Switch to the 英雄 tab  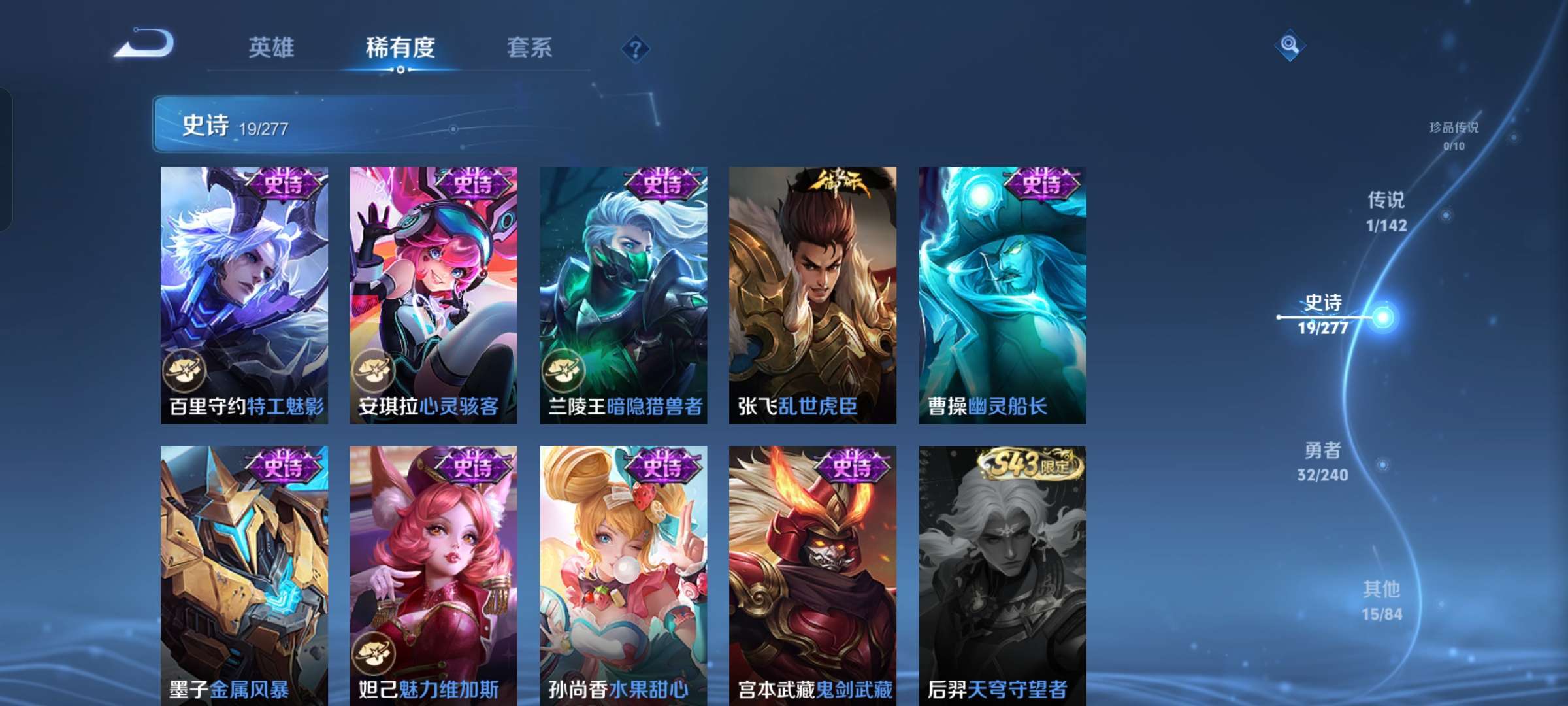[x=272, y=48]
